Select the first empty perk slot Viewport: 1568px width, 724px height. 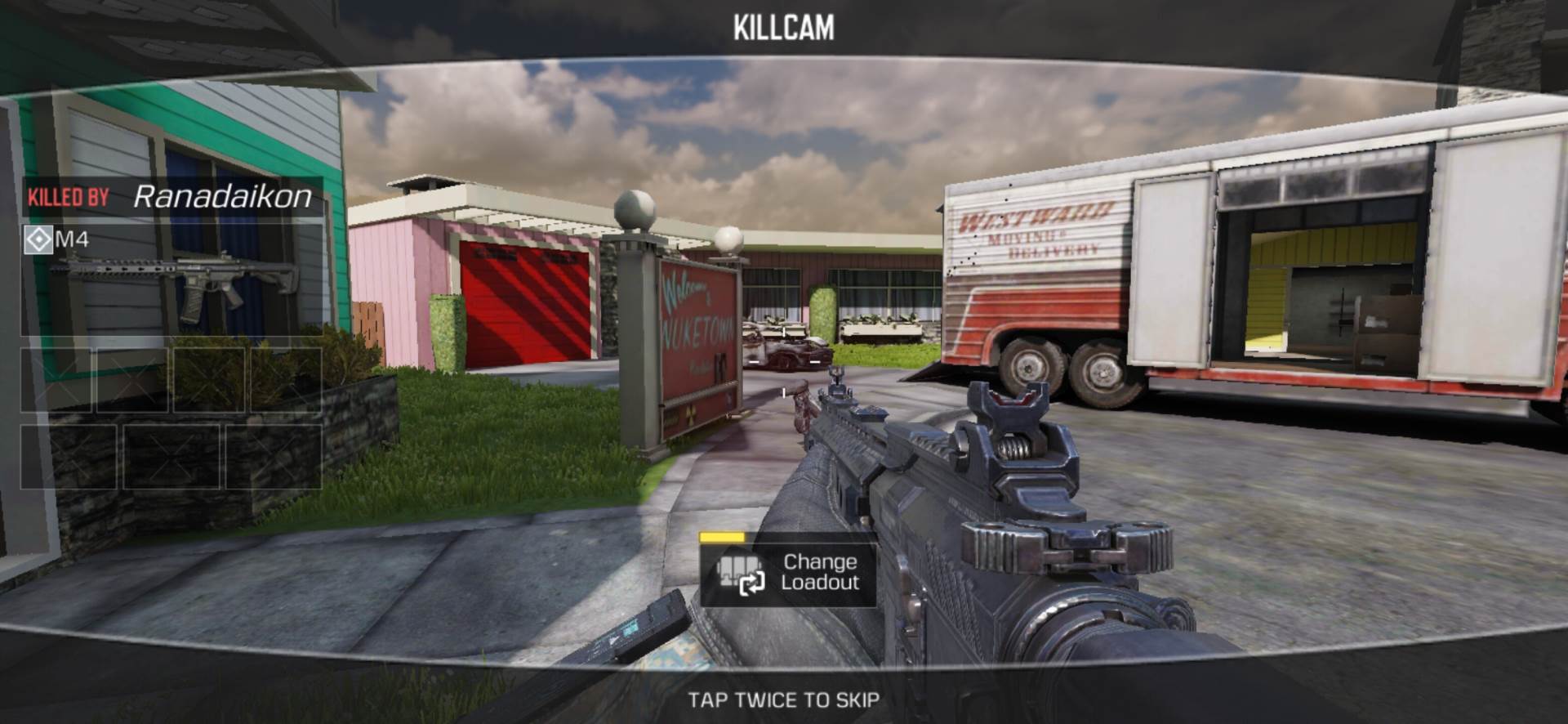69,458
